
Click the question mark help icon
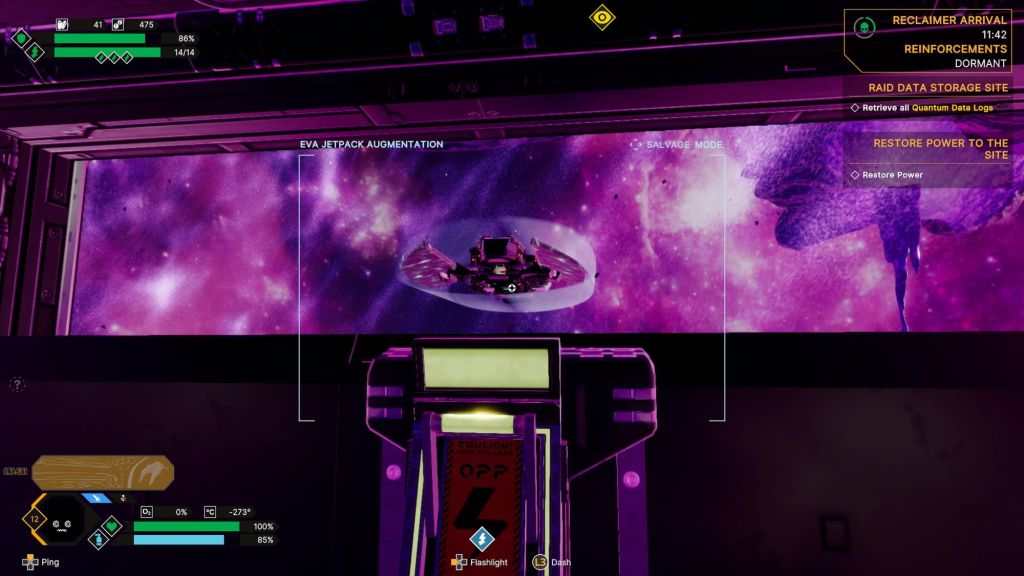pos(17,384)
